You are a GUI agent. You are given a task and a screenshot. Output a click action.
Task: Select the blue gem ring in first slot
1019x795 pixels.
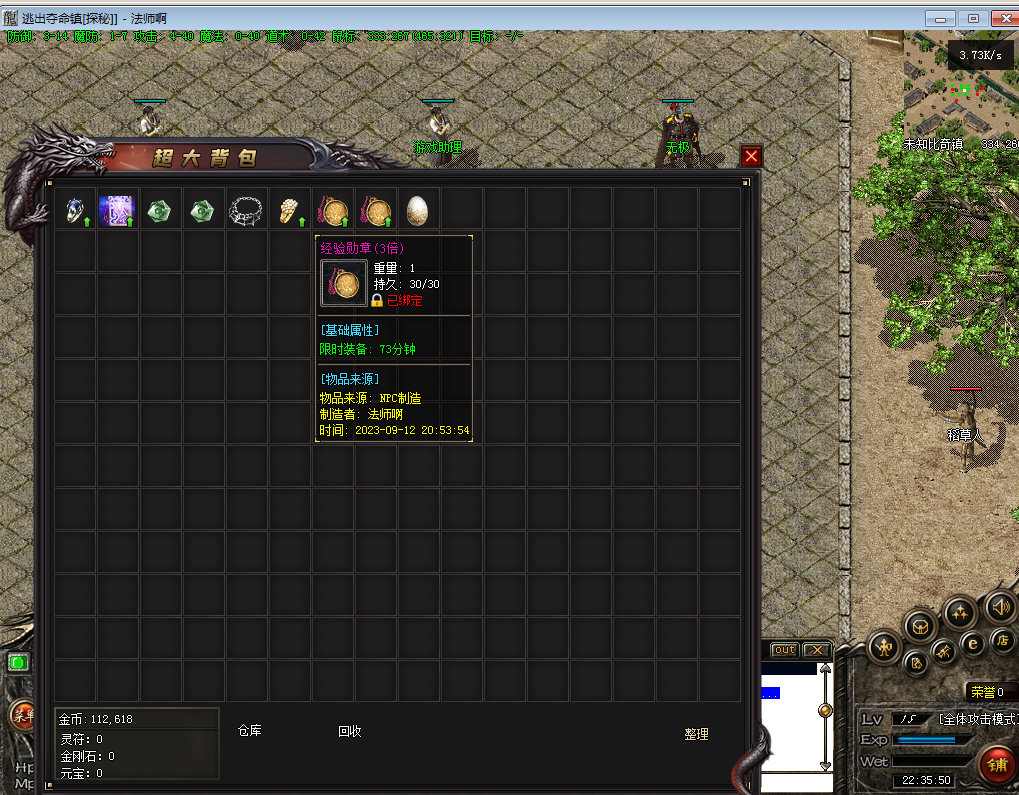point(74,210)
